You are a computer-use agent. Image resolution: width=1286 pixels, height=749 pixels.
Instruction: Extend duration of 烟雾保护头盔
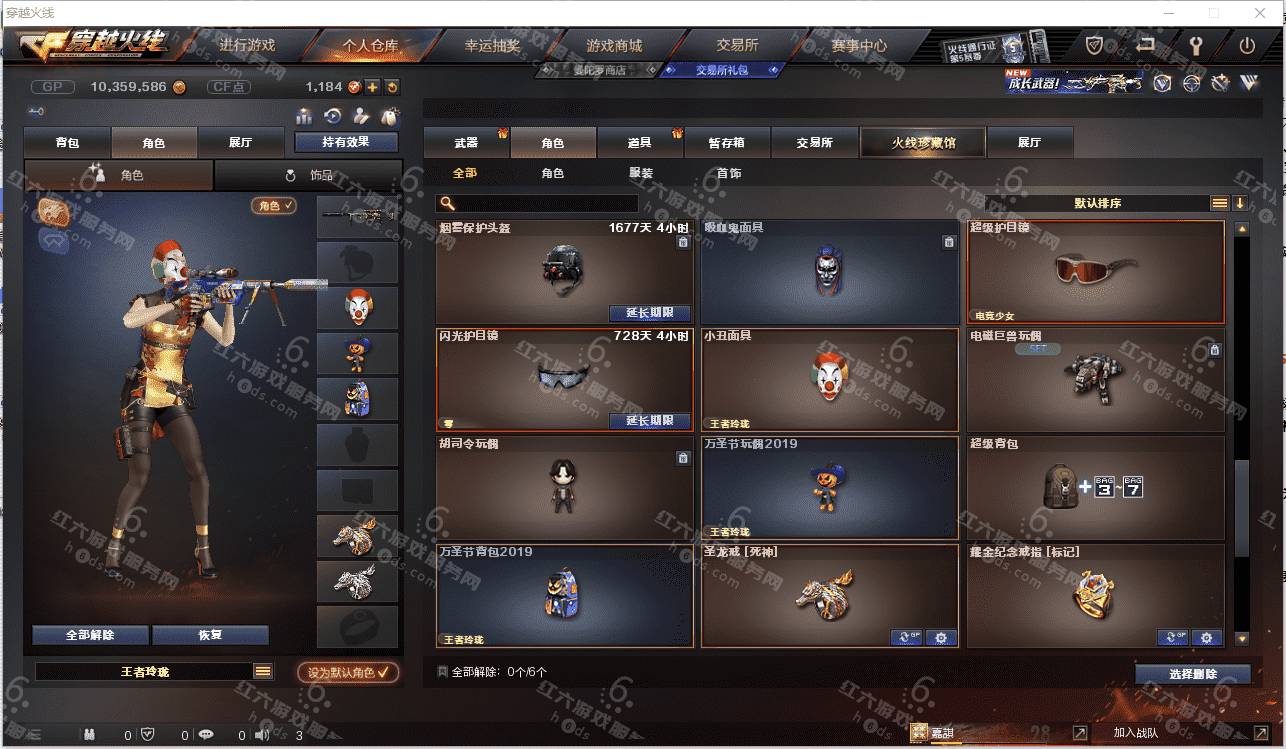pos(650,313)
